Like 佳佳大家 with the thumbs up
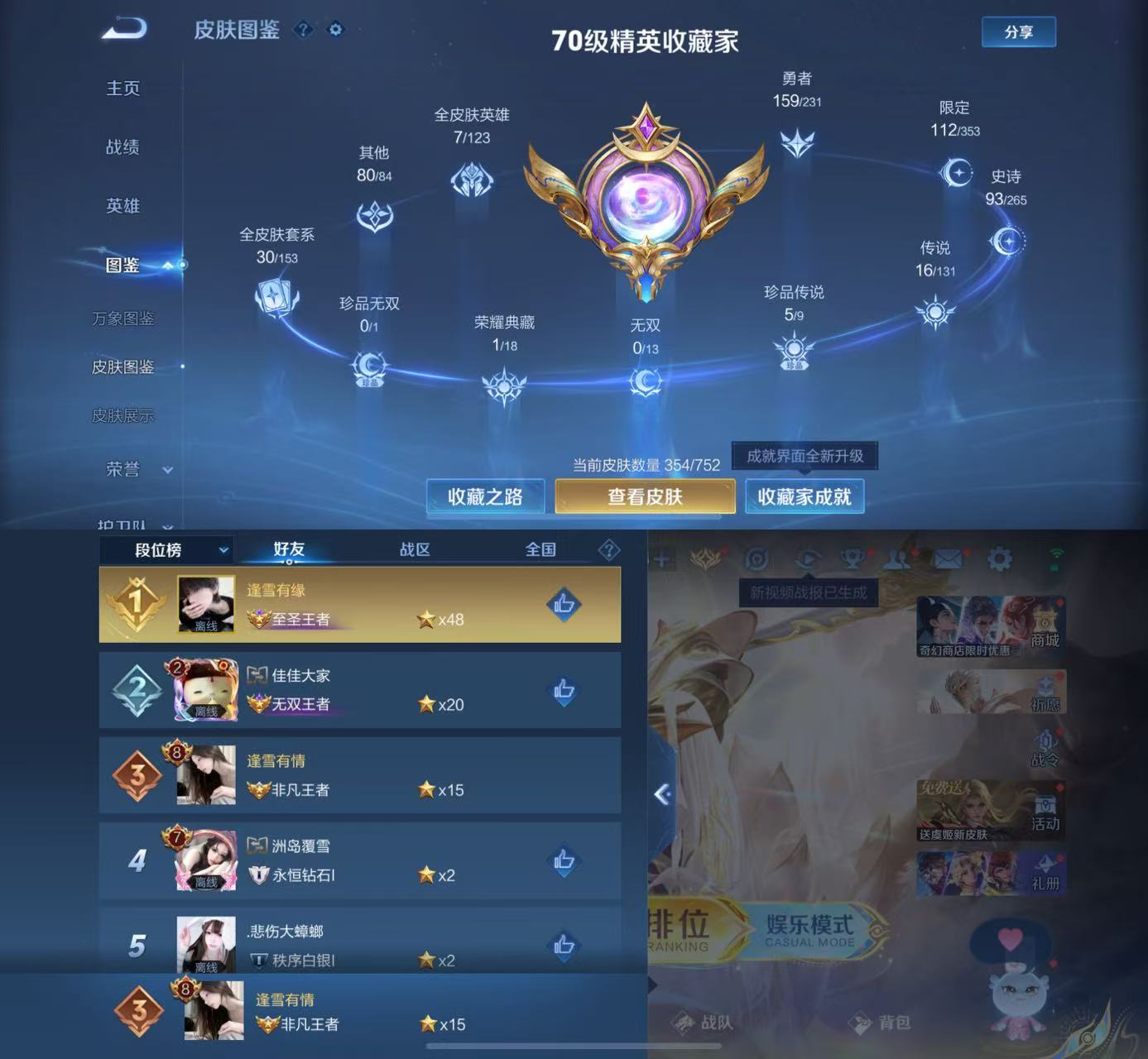1148x1059 pixels. coord(565,690)
